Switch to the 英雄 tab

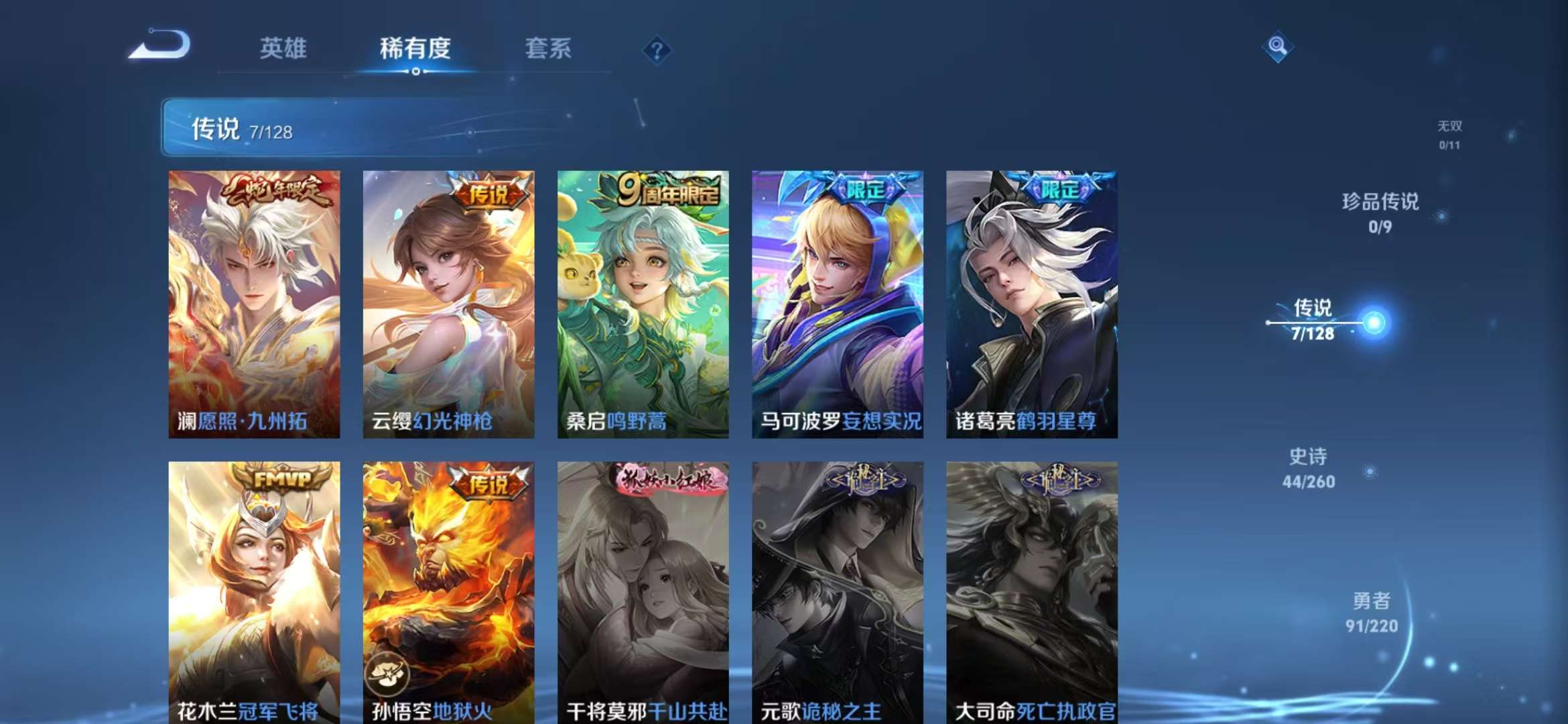click(x=284, y=49)
